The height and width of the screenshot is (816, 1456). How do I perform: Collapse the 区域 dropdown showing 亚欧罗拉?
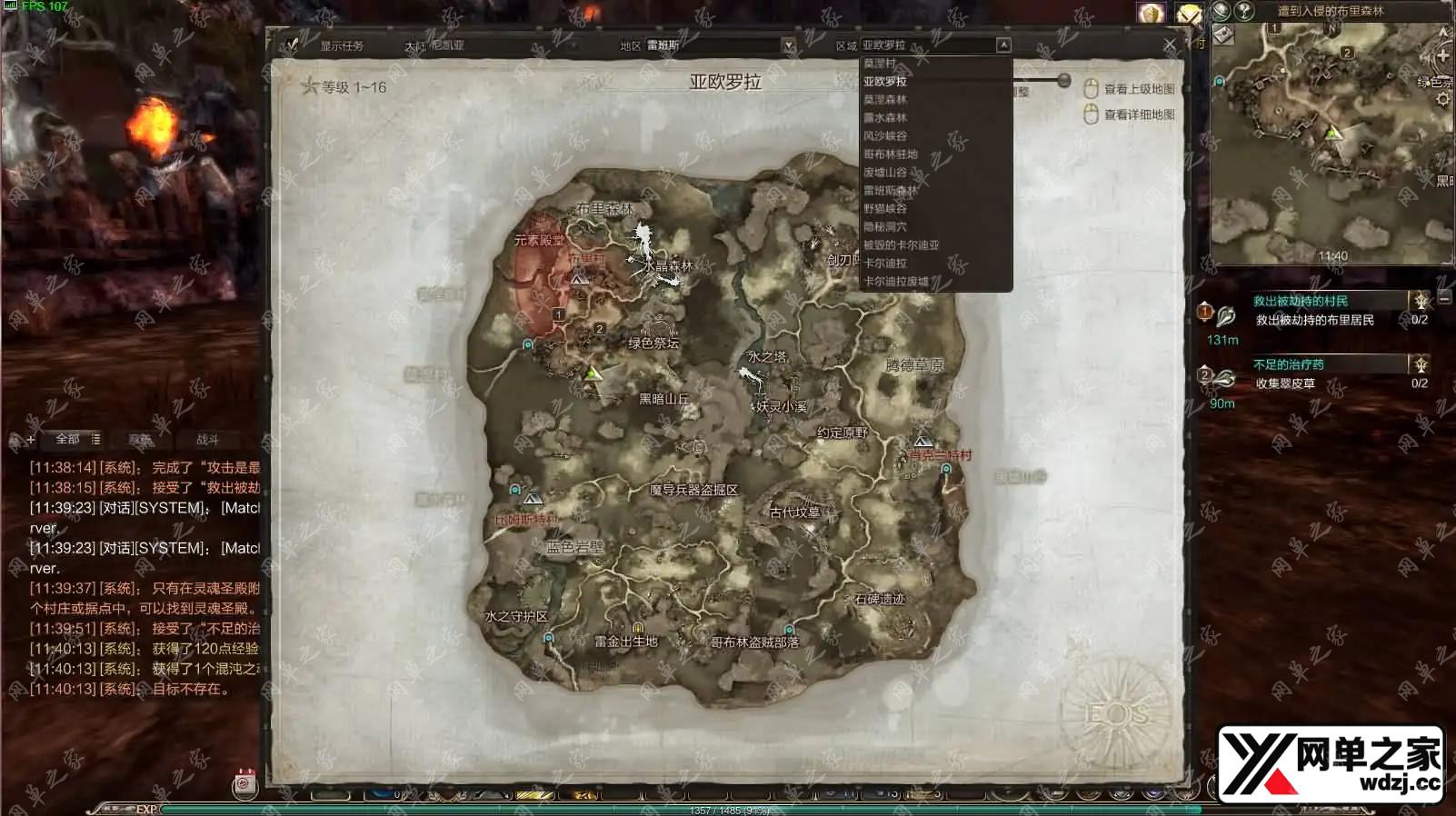1003,45
